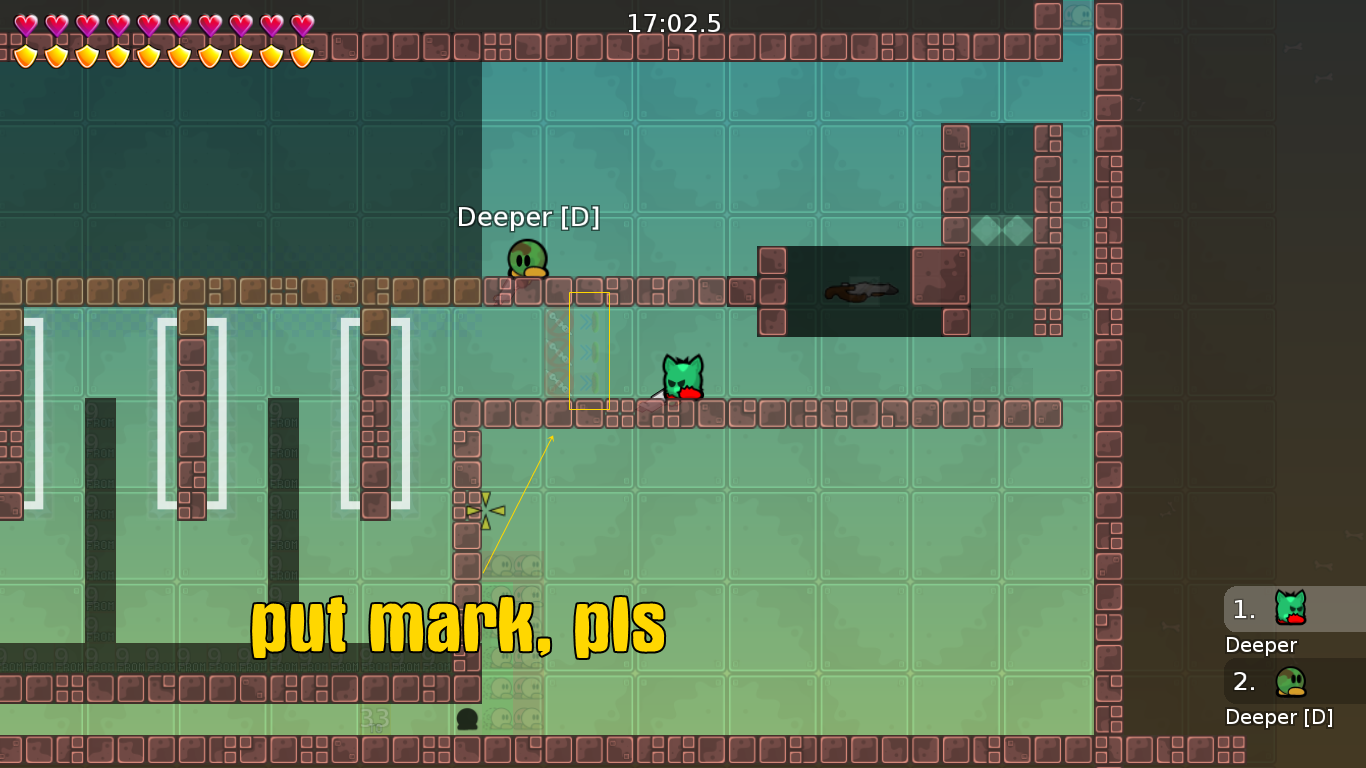
Task: Click rank 2 duck avatar on scoreboard
Action: [x=1290, y=681]
